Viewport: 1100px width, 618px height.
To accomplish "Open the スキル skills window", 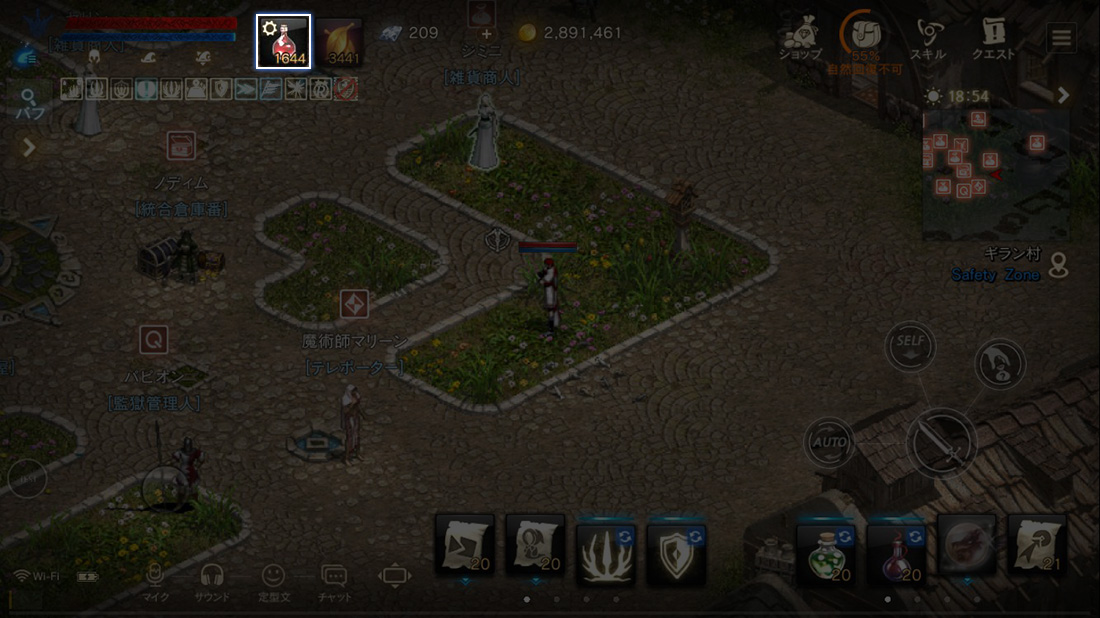I will pyautogui.click(x=928, y=38).
